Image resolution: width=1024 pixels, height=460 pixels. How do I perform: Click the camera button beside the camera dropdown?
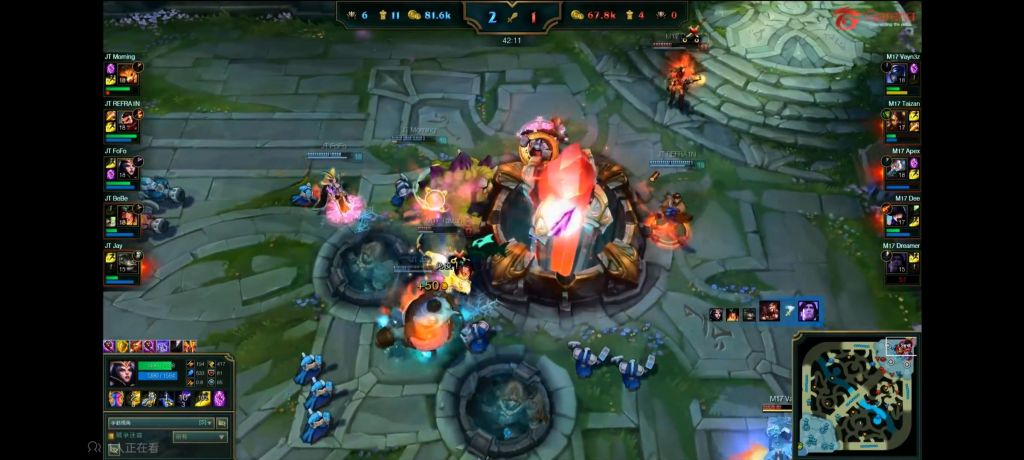pos(221,423)
